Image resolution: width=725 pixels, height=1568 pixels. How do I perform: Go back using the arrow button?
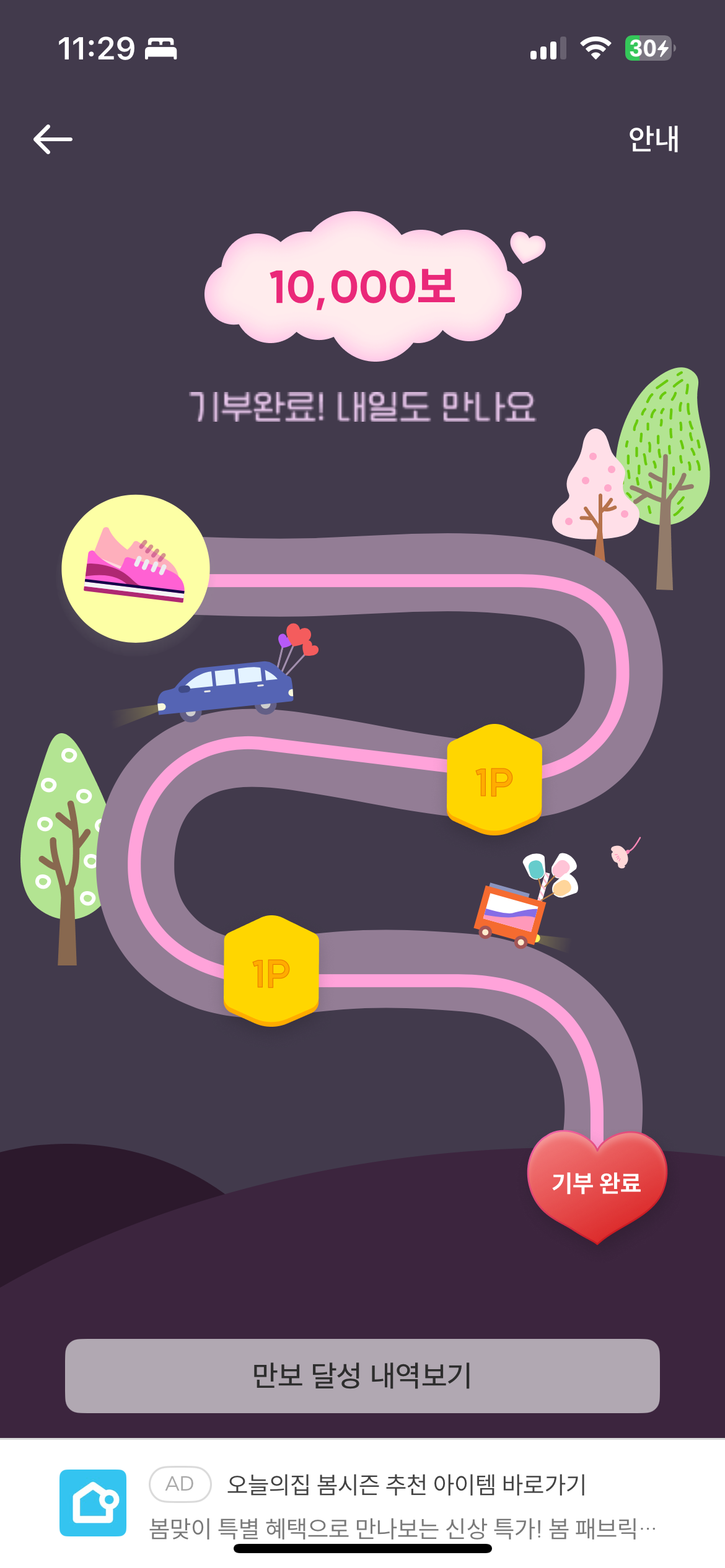[53, 139]
